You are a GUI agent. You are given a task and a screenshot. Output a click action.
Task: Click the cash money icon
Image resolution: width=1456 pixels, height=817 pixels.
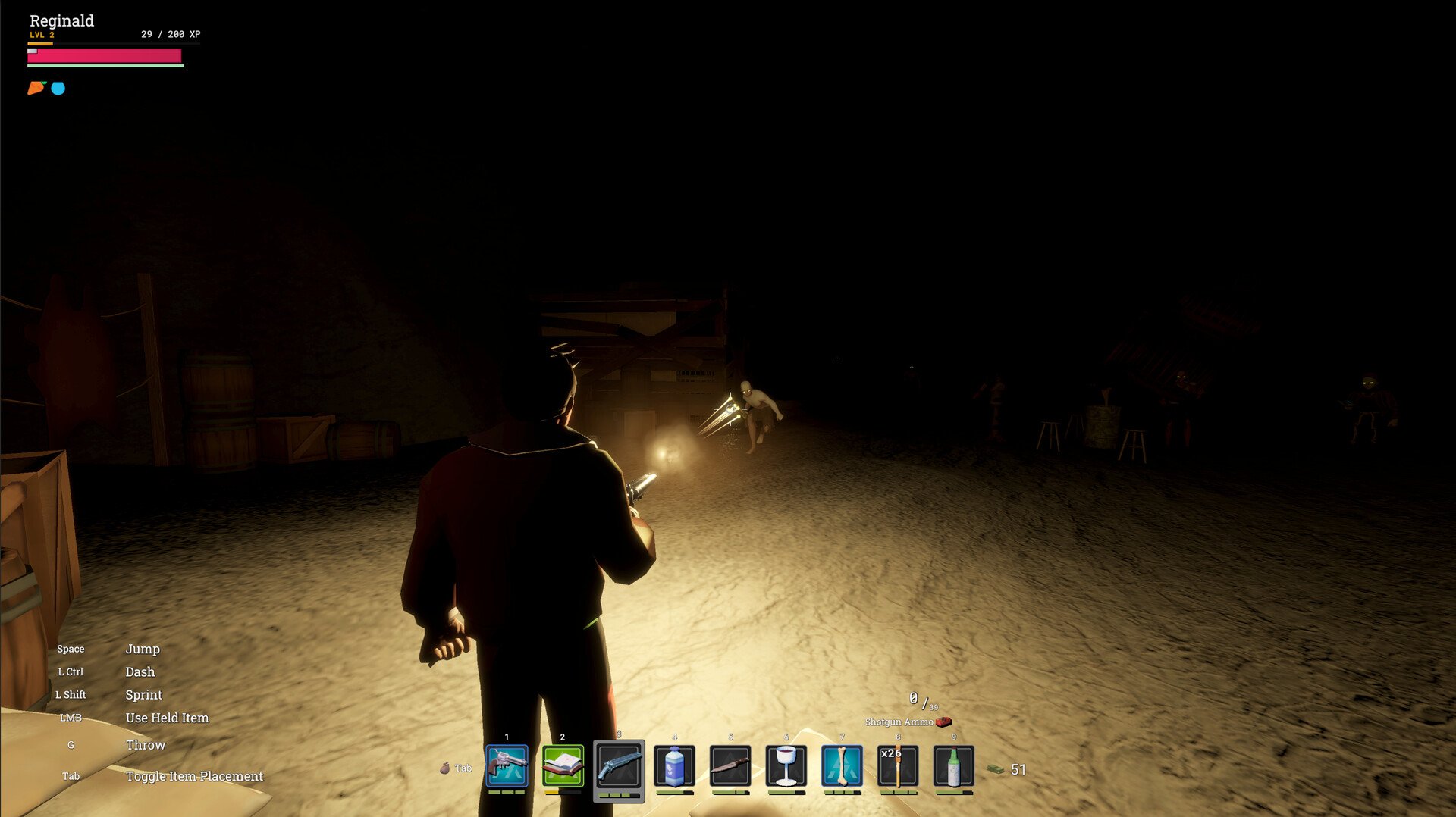pos(996,770)
